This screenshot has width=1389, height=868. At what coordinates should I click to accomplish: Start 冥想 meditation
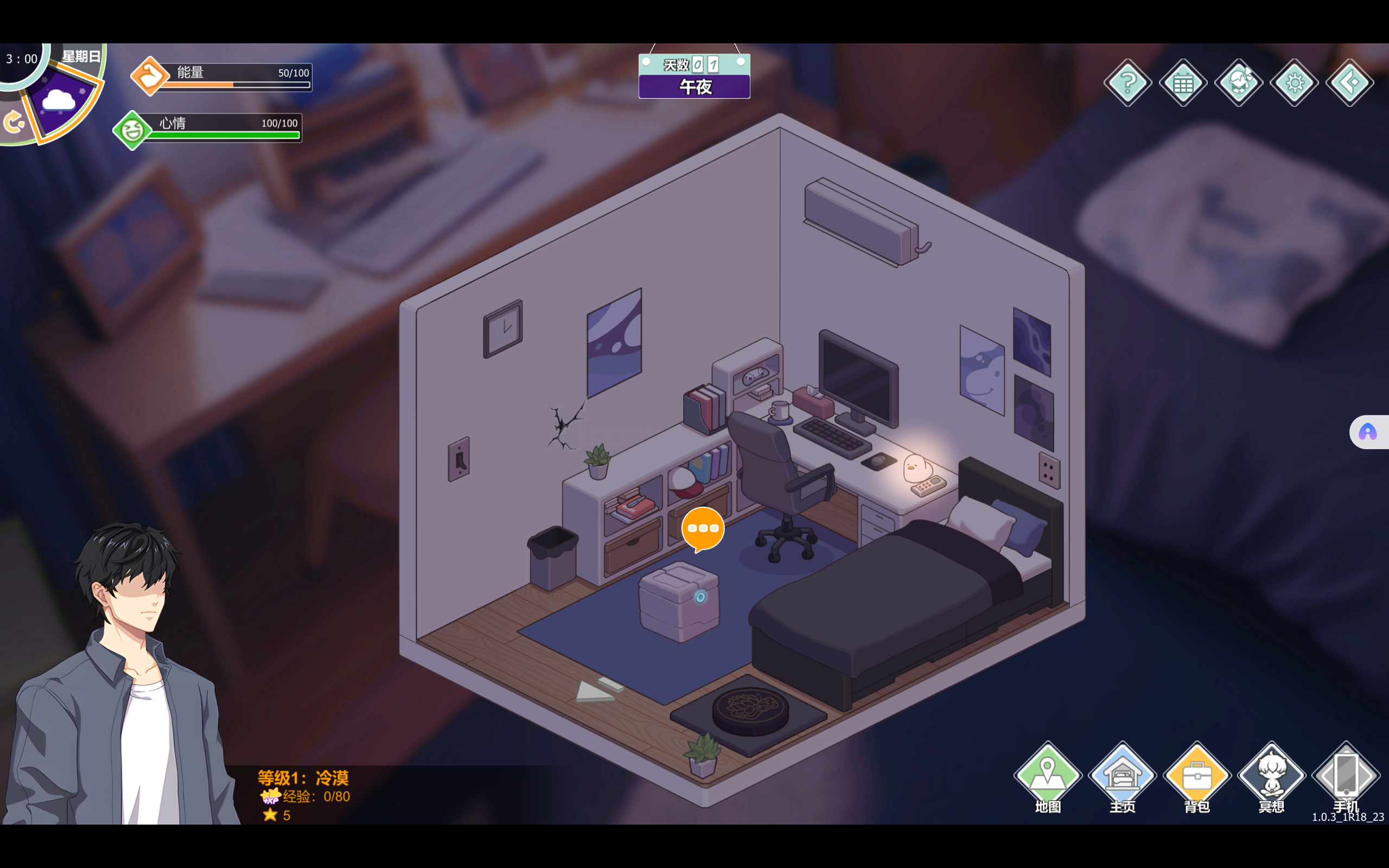[x=1271, y=776]
